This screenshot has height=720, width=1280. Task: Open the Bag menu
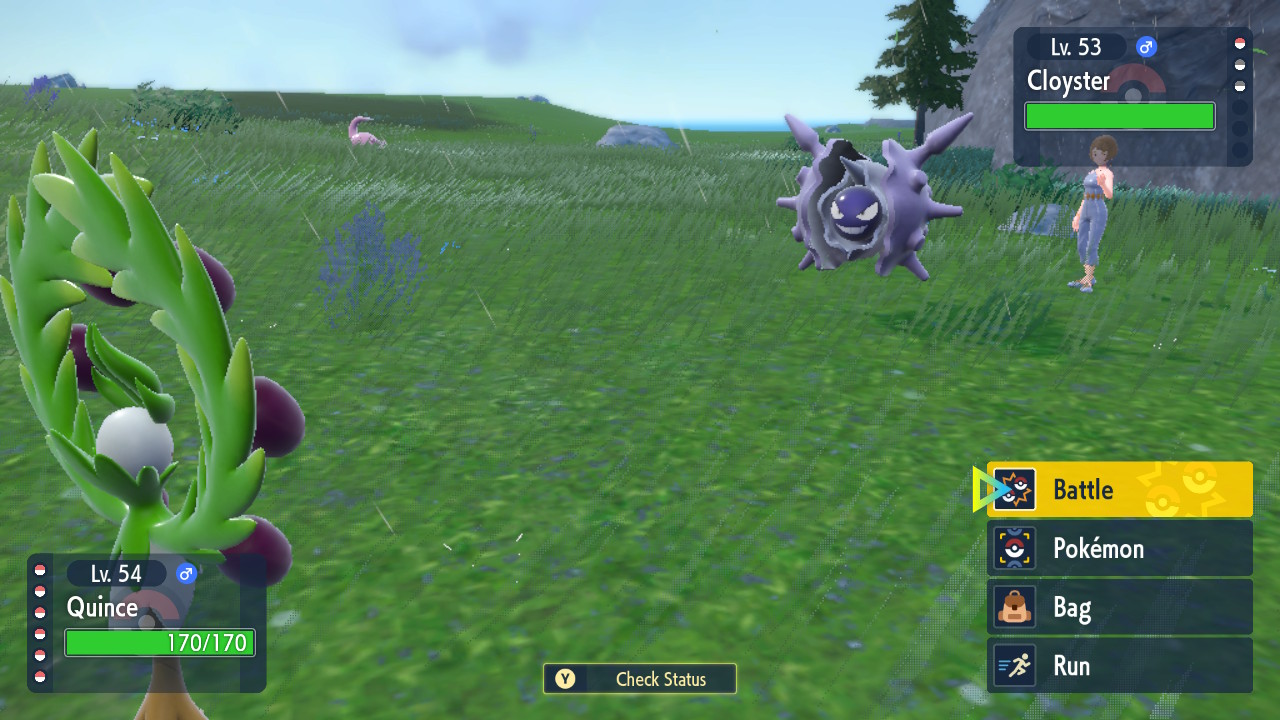coord(1119,608)
